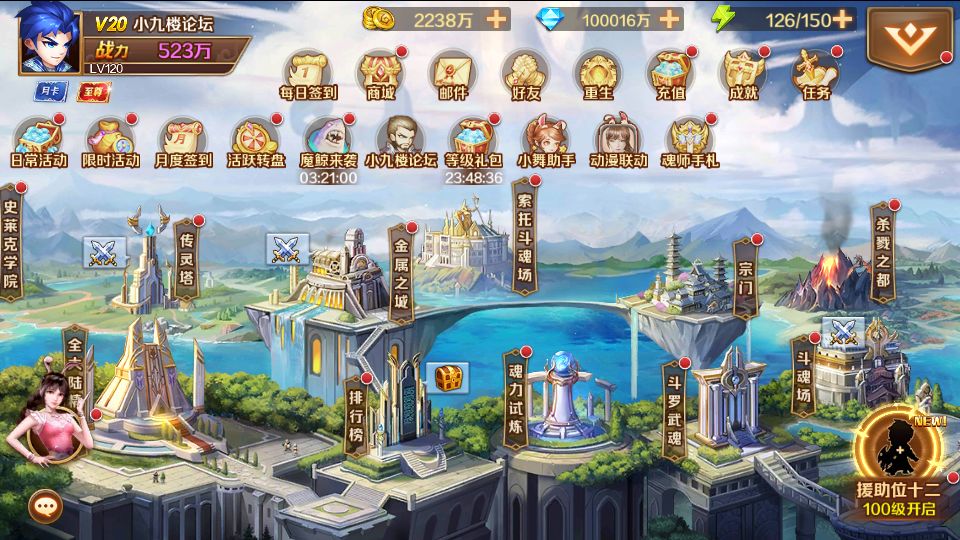Click the player avatar portrait
The image size is (960, 540).
(48, 38)
